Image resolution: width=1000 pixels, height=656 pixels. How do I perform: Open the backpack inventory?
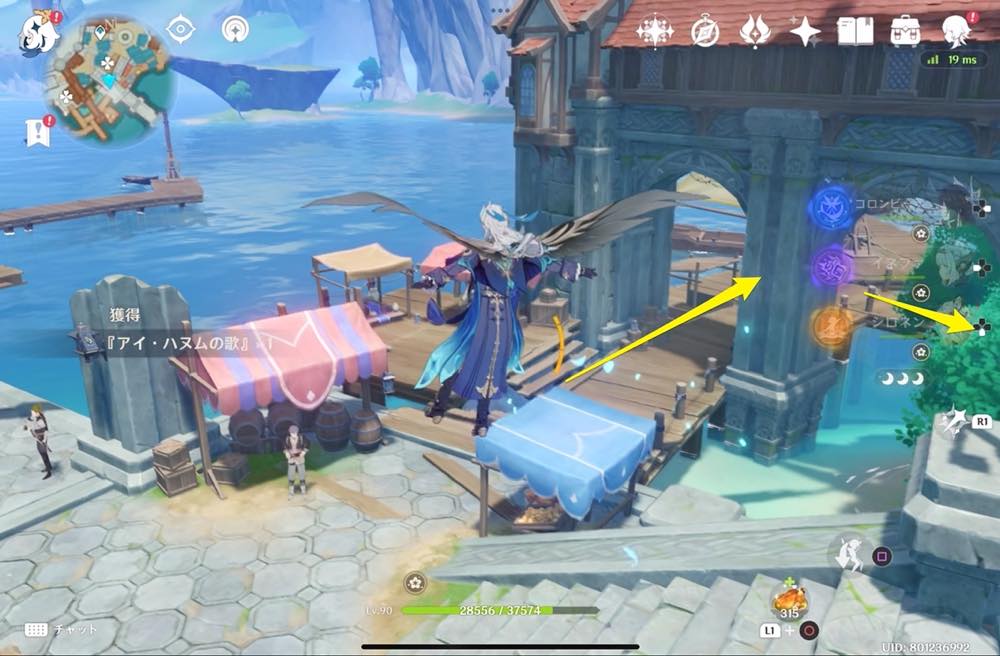click(x=906, y=31)
